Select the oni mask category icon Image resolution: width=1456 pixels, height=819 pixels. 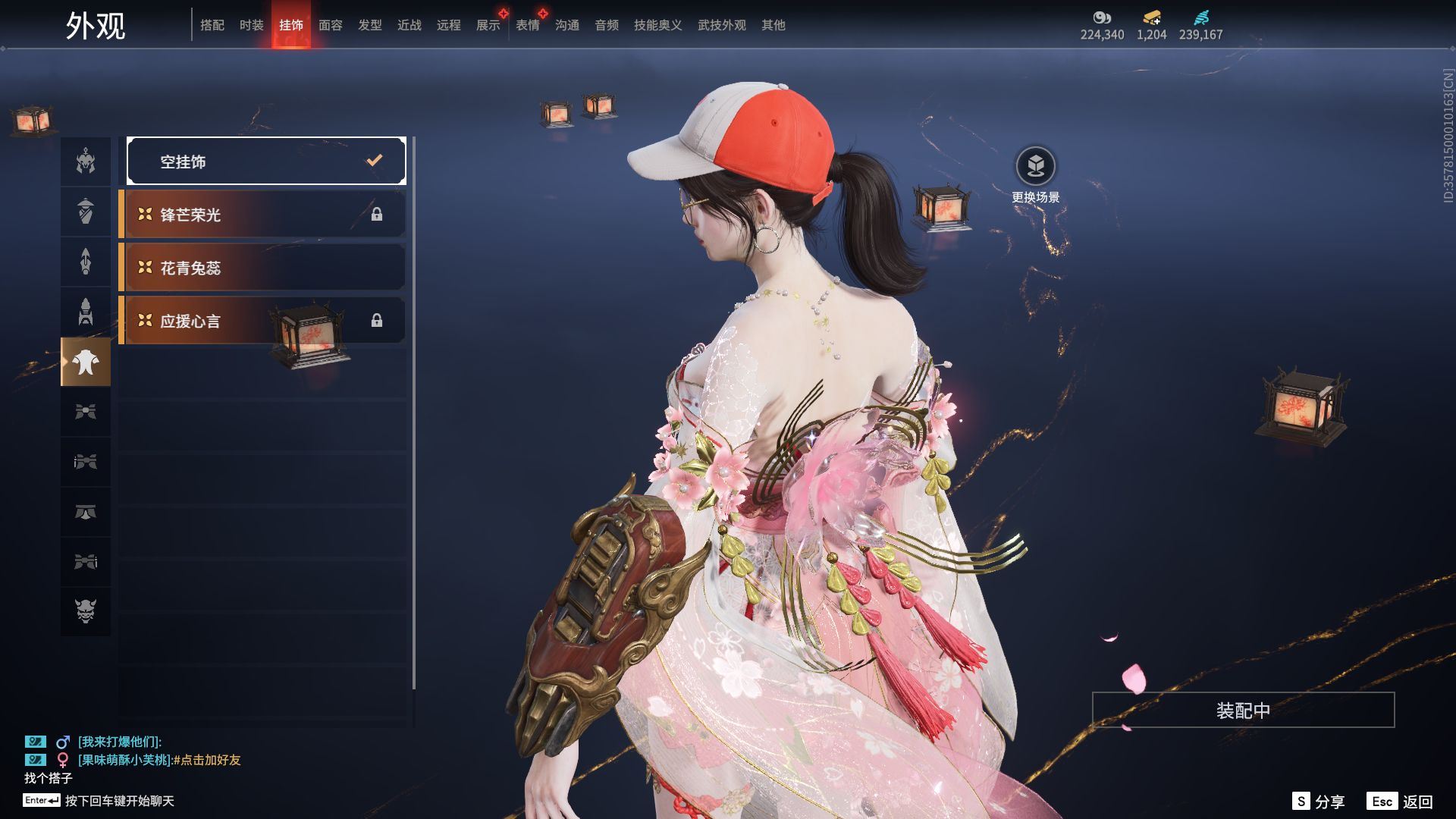tap(86, 610)
